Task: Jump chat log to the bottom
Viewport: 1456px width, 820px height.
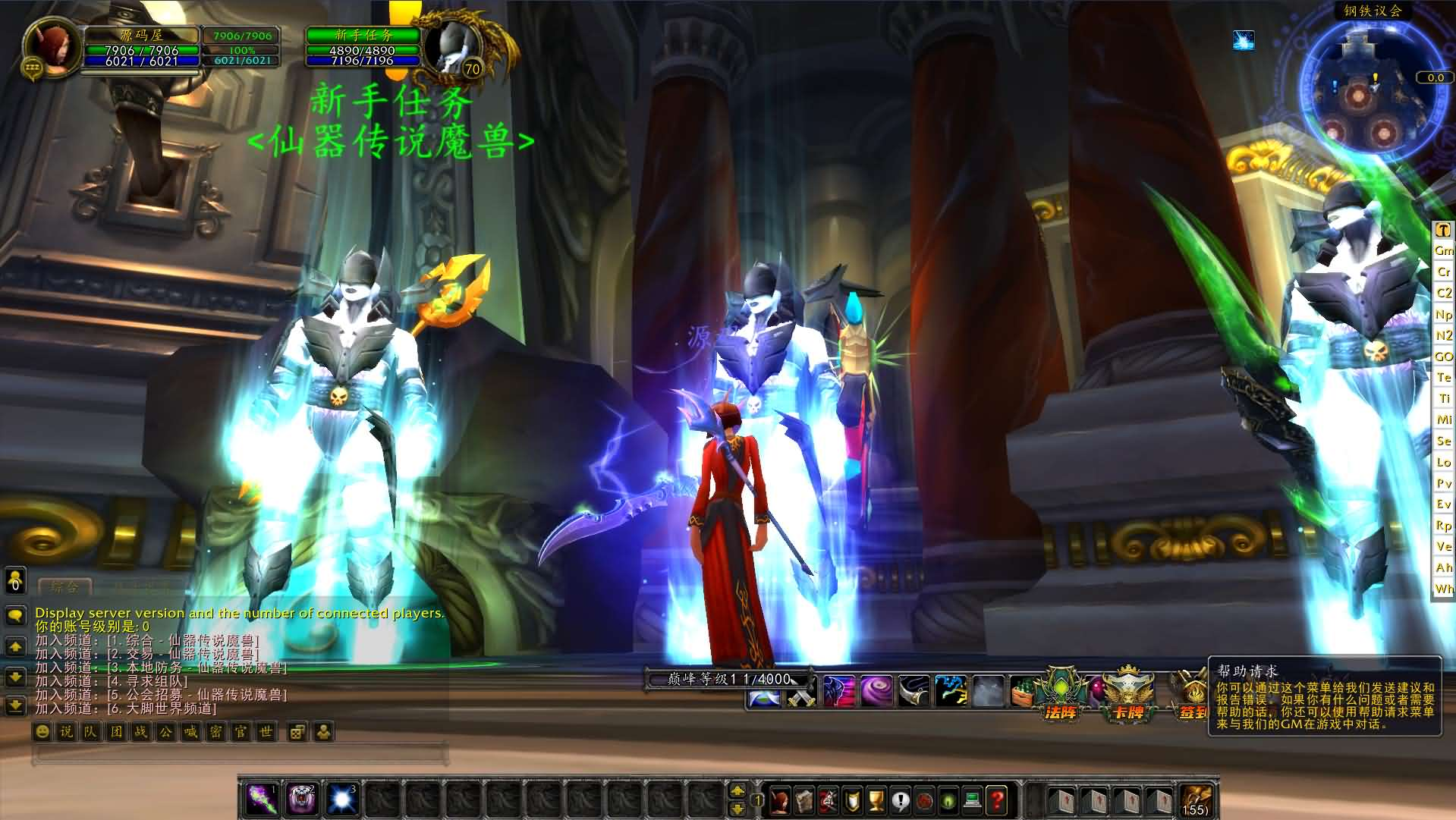Action: (15, 706)
